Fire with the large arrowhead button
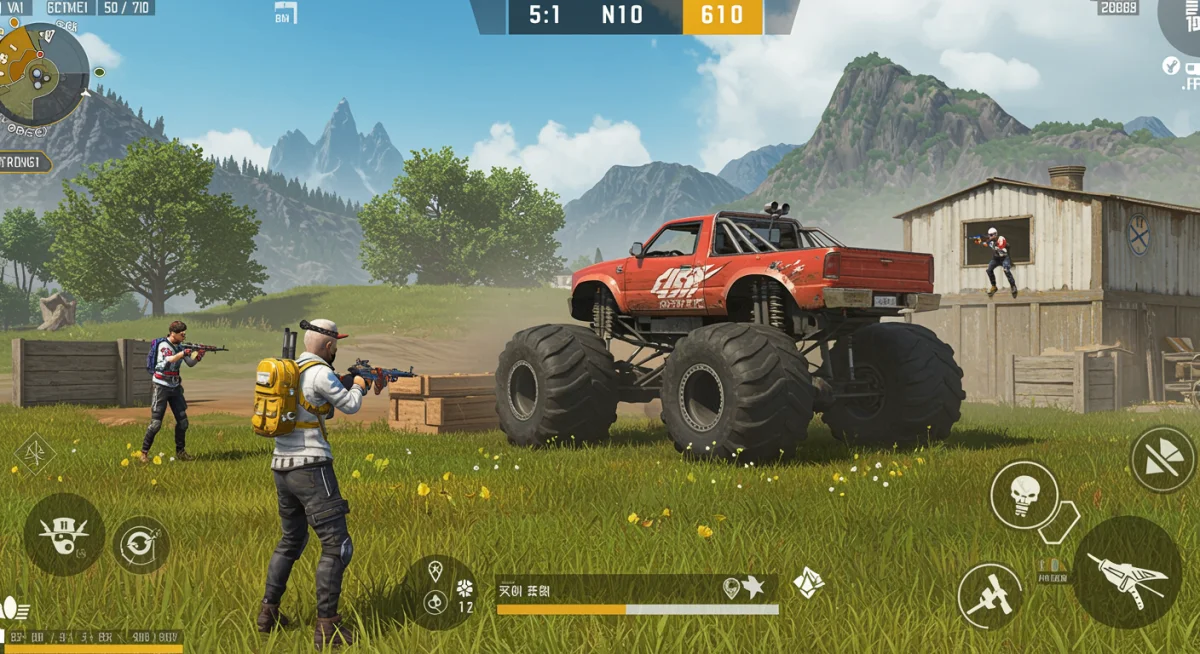 point(1127,572)
